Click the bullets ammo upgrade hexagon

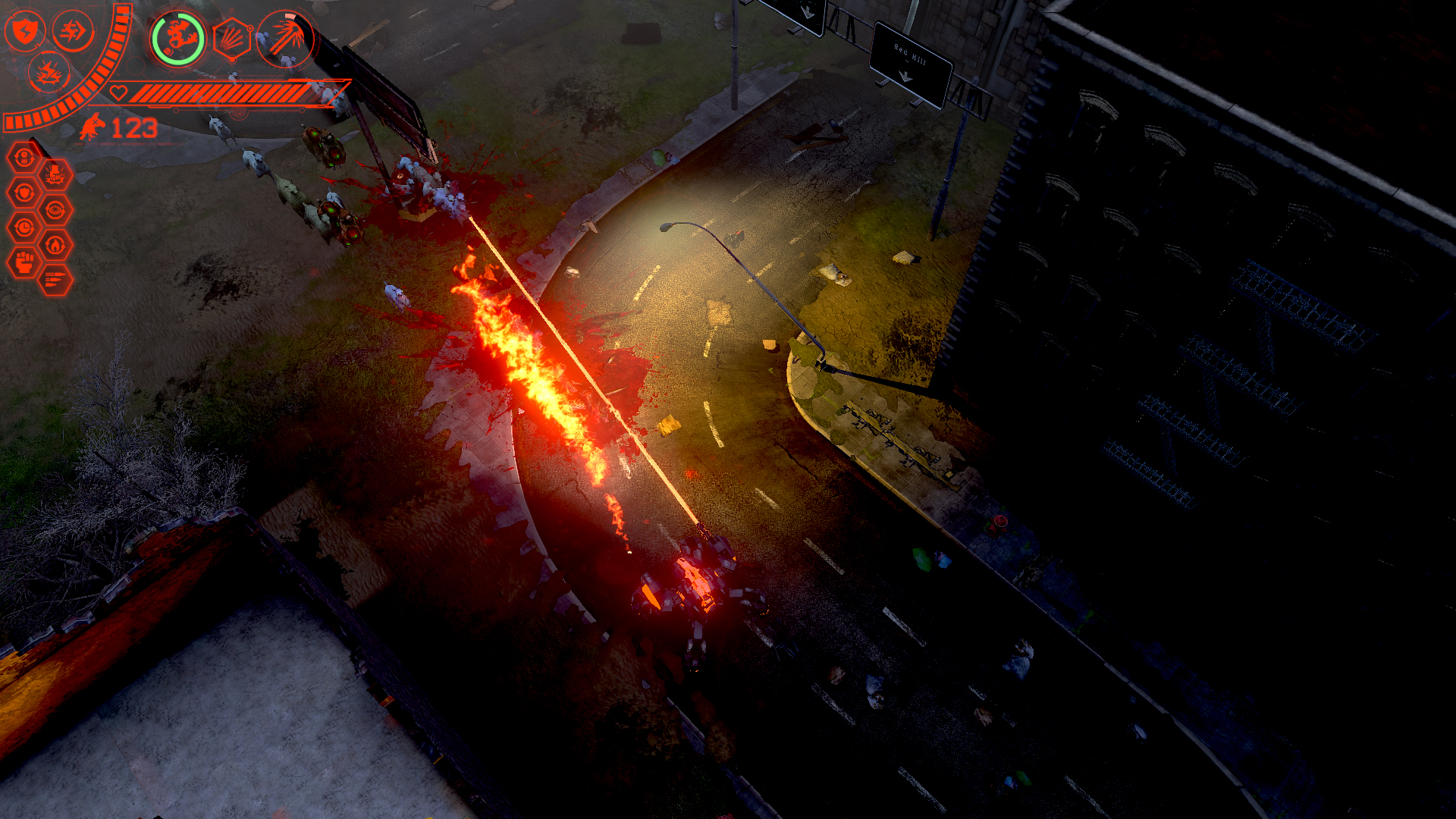pyautogui.click(x=55, y=279)
